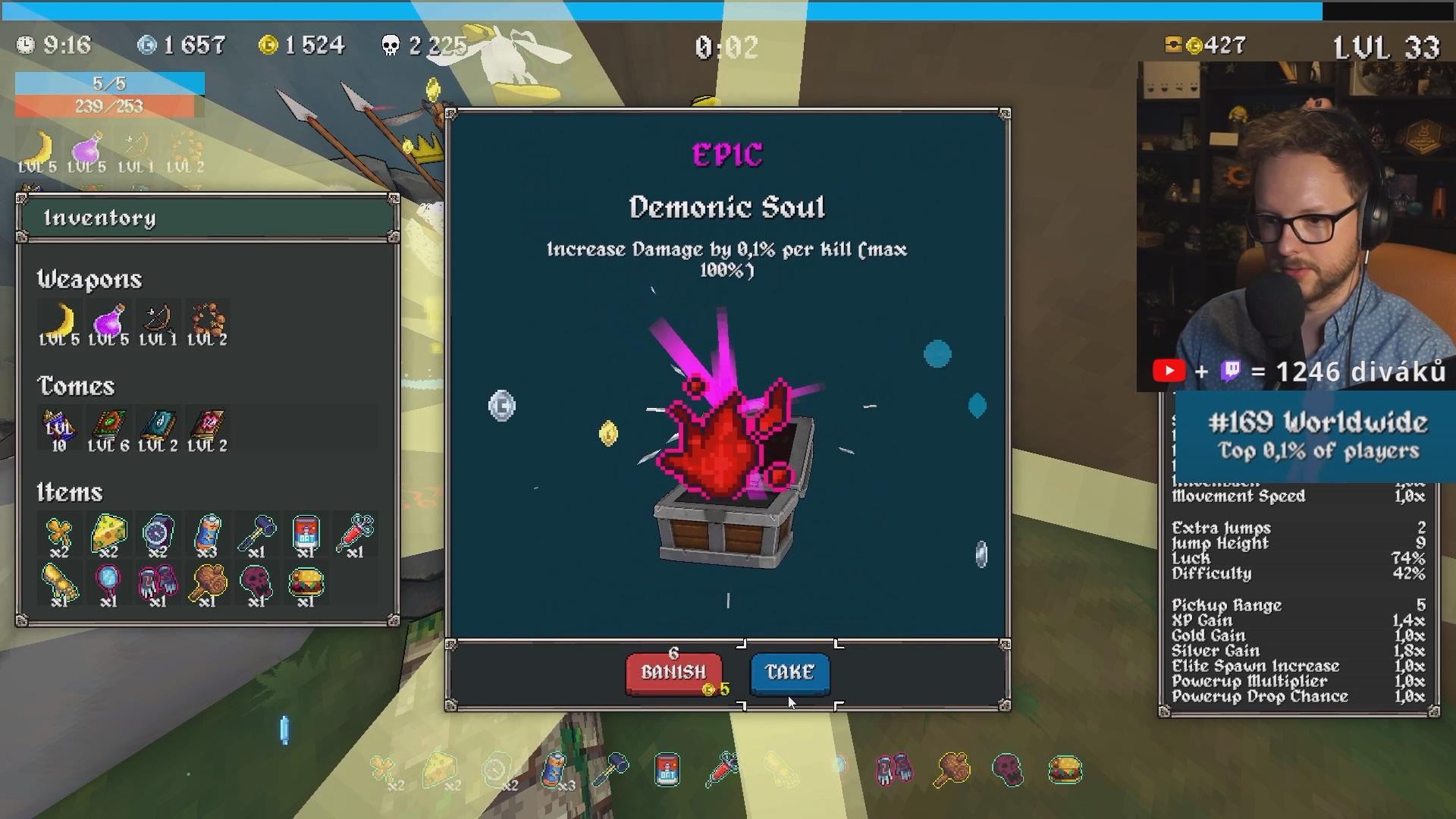1456x819 pixels.
Task: Click the cheese item in Inventory panel
Action: point(108,534)
